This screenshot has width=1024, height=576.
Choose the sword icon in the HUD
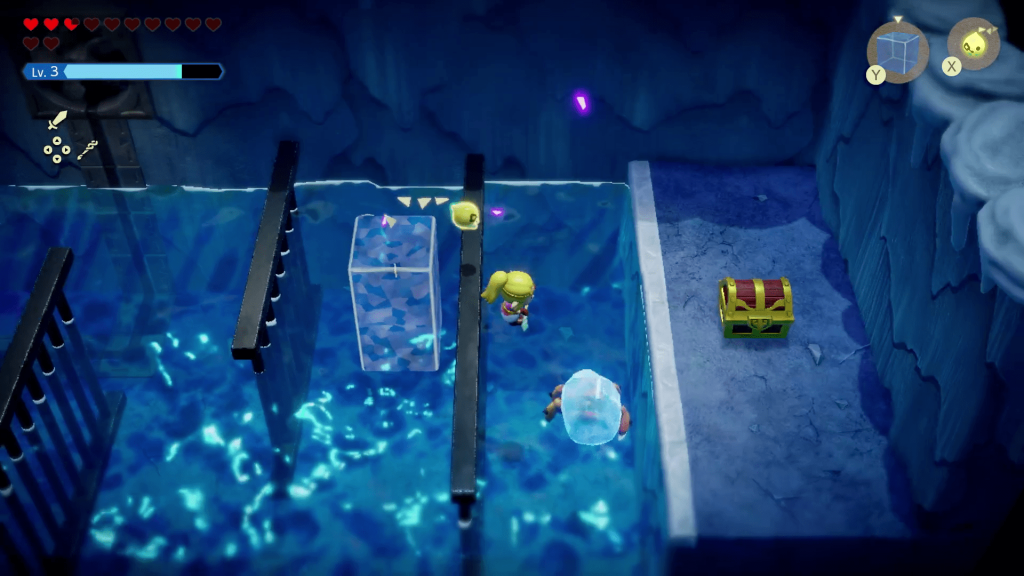(x=58, y=122)
